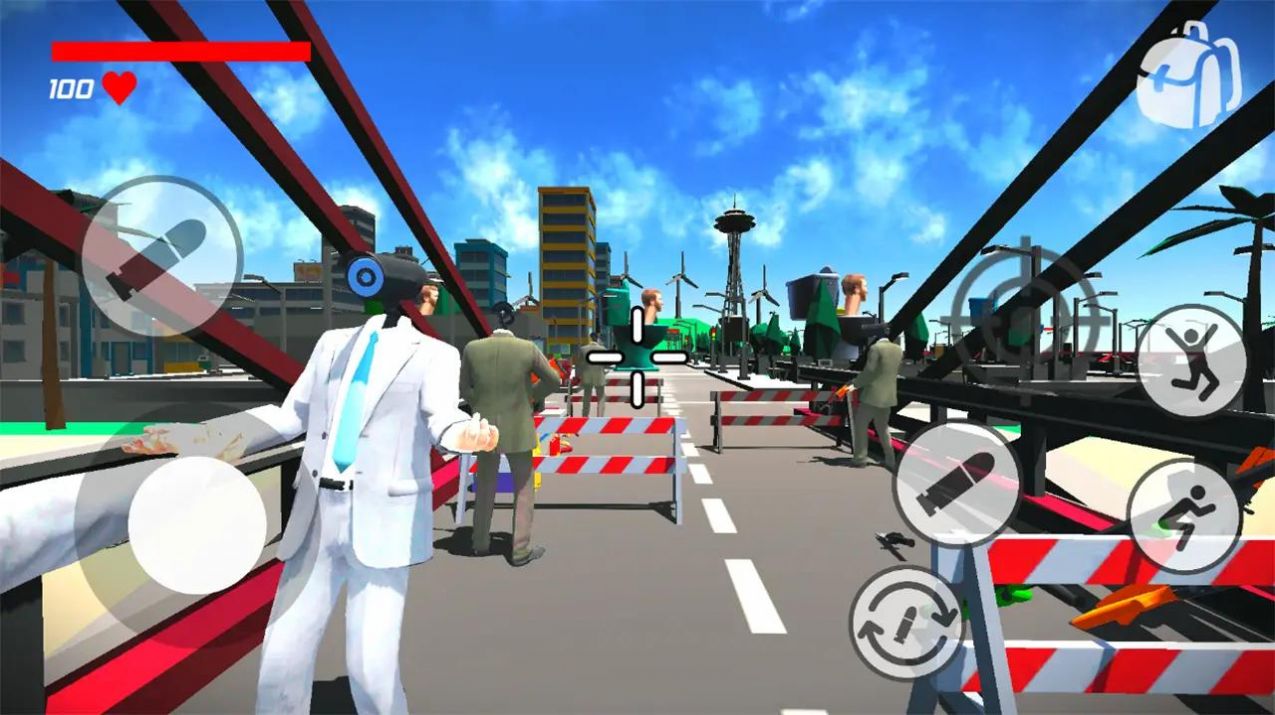Click the white movement joystick knob
The image size is (1275, 715).
(x=197, y=525)
